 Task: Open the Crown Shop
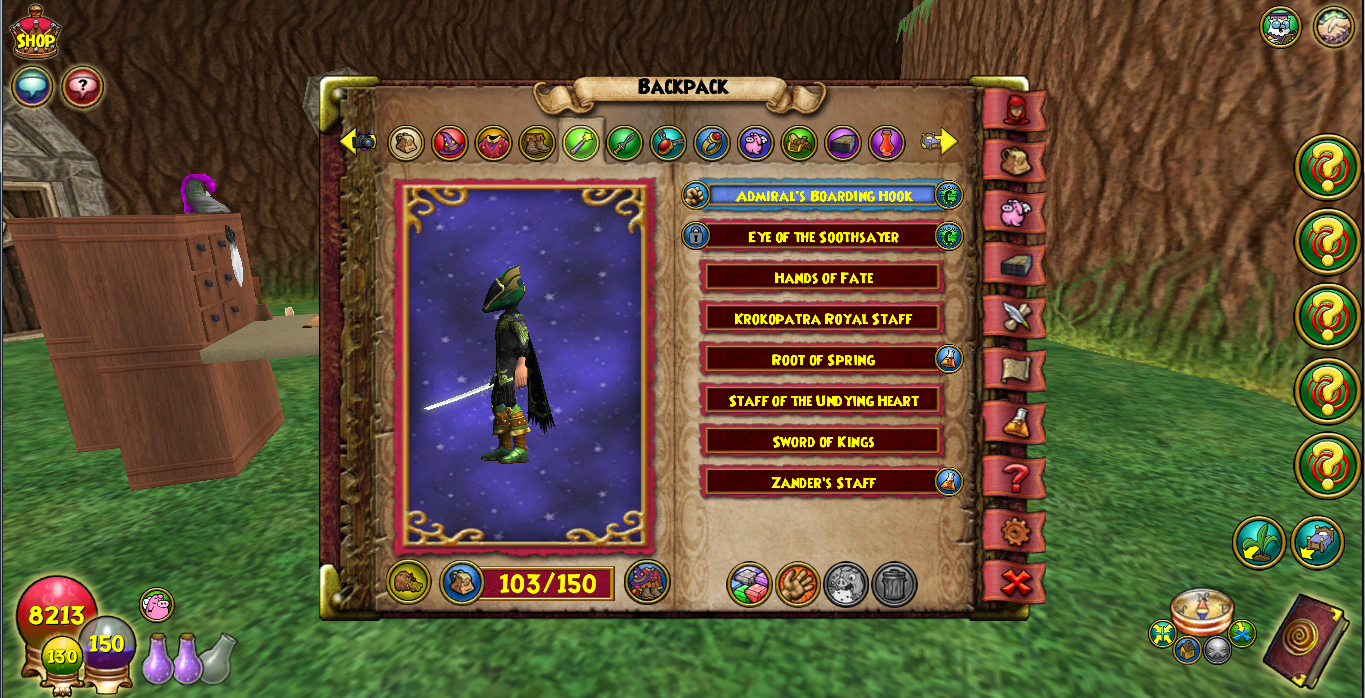pos(36,32)
